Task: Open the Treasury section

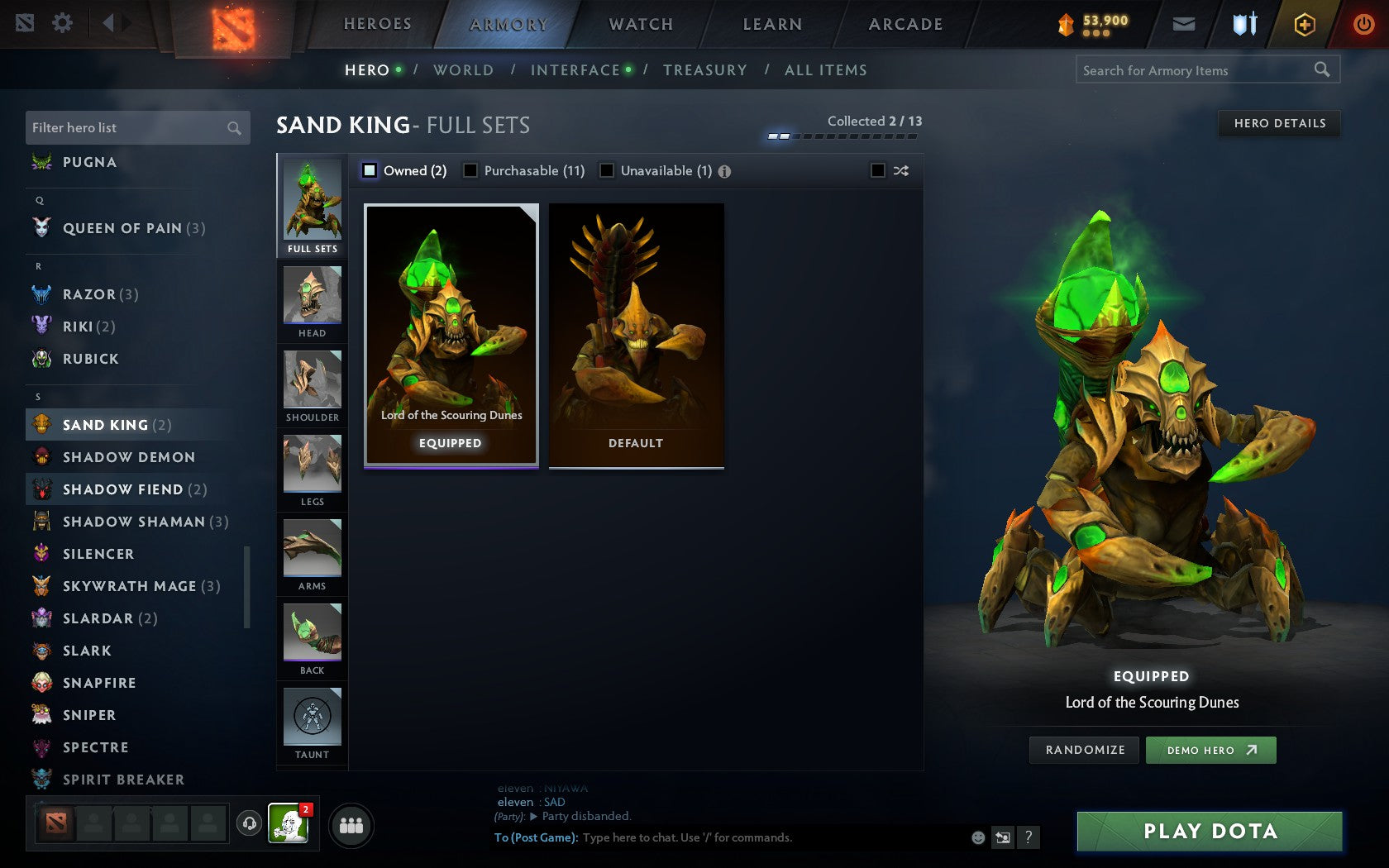Action: (705, 70)
